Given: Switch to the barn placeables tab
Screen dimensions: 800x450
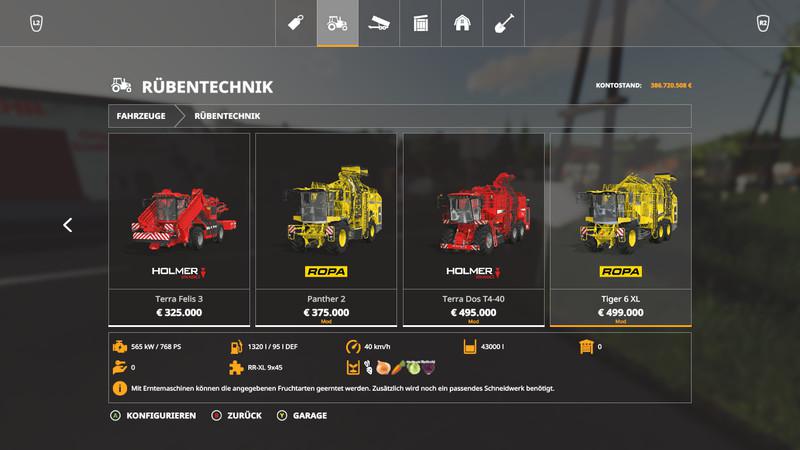Looking at the screenshot, I should click(462, 23).
